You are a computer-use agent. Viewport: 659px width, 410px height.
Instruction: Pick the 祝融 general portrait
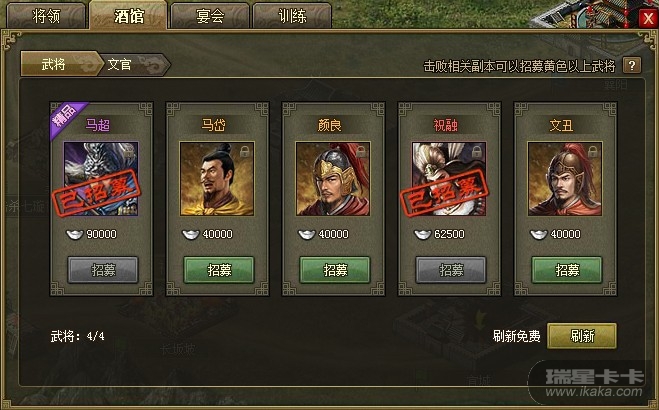coord(450,178)
